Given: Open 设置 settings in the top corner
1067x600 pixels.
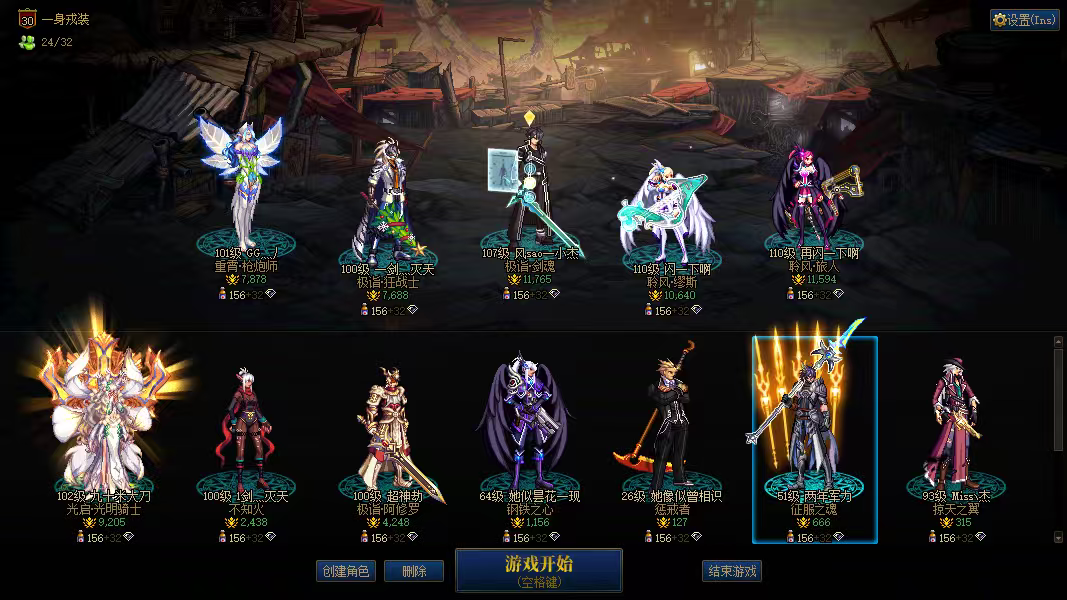Looking at the screenshot, I should click(x=1024, y=20).
